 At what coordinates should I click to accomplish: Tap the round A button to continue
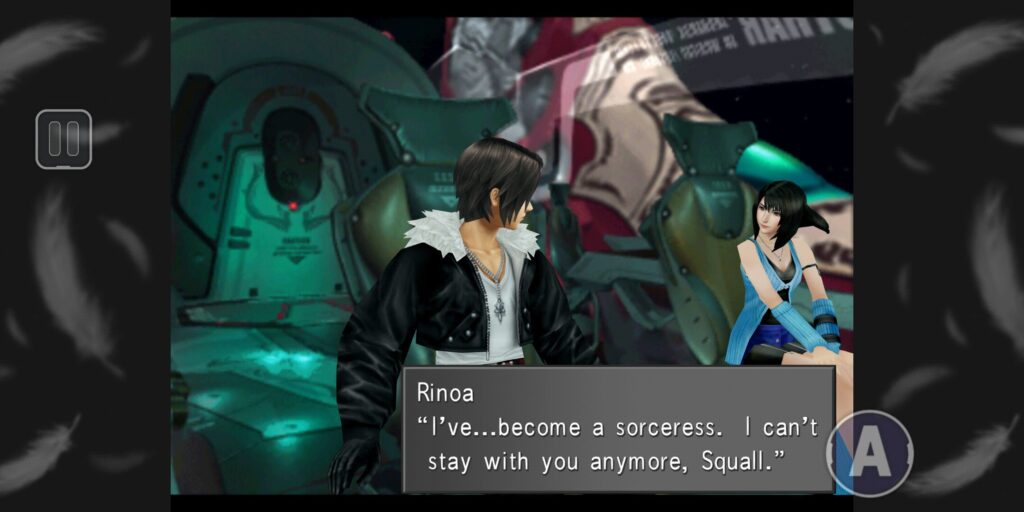(x=870, y=453)
